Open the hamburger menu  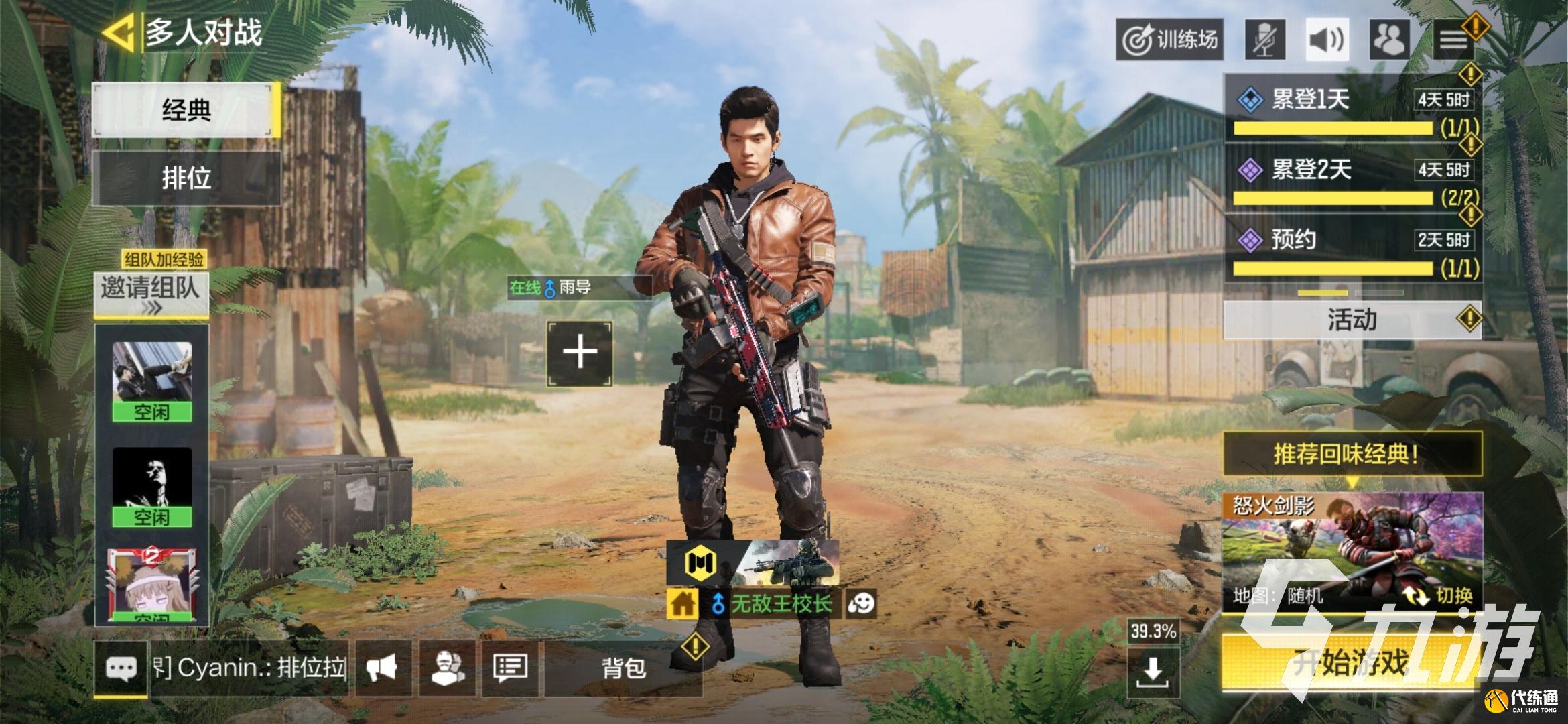[x=1453, y=40]
